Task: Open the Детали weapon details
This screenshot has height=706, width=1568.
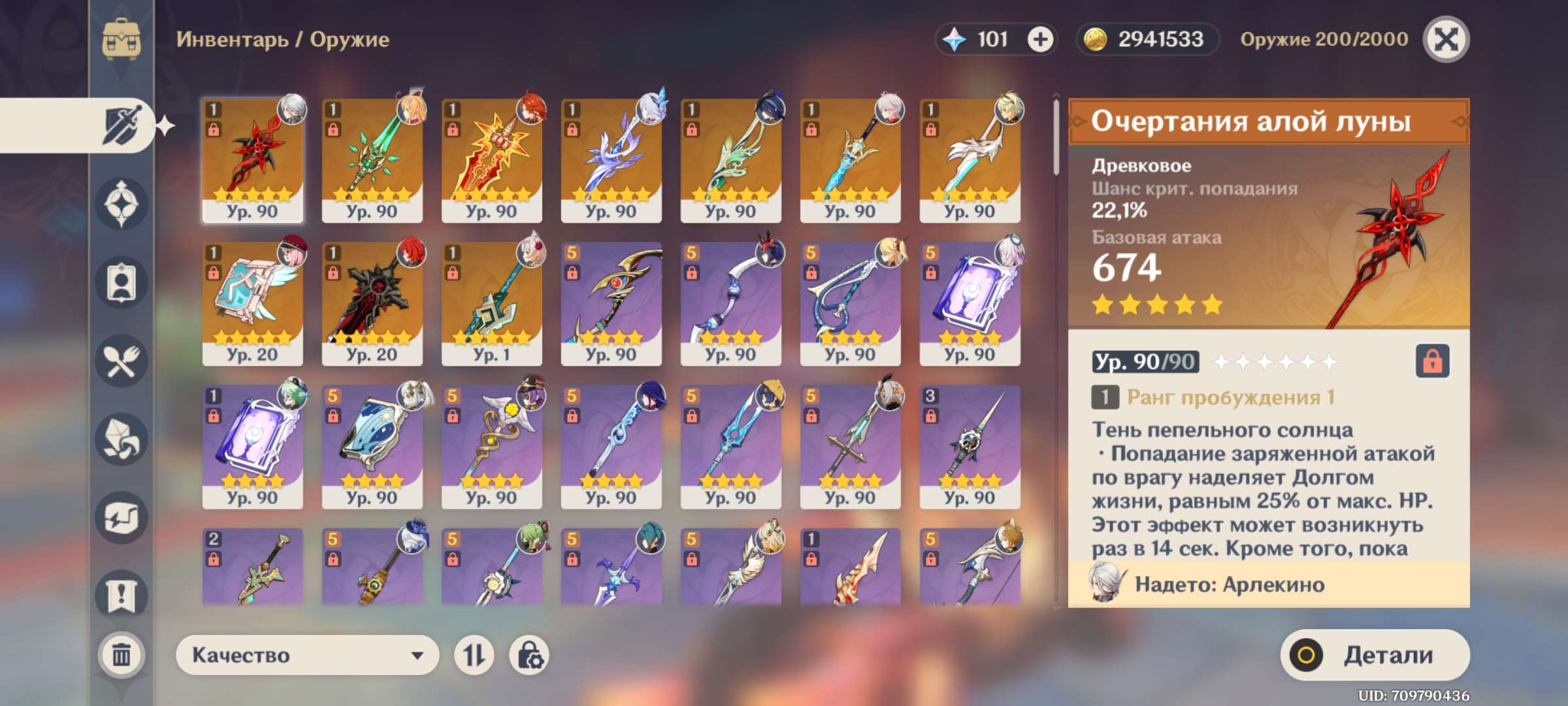Action: pyautogui.click(x=1375, y=655)
